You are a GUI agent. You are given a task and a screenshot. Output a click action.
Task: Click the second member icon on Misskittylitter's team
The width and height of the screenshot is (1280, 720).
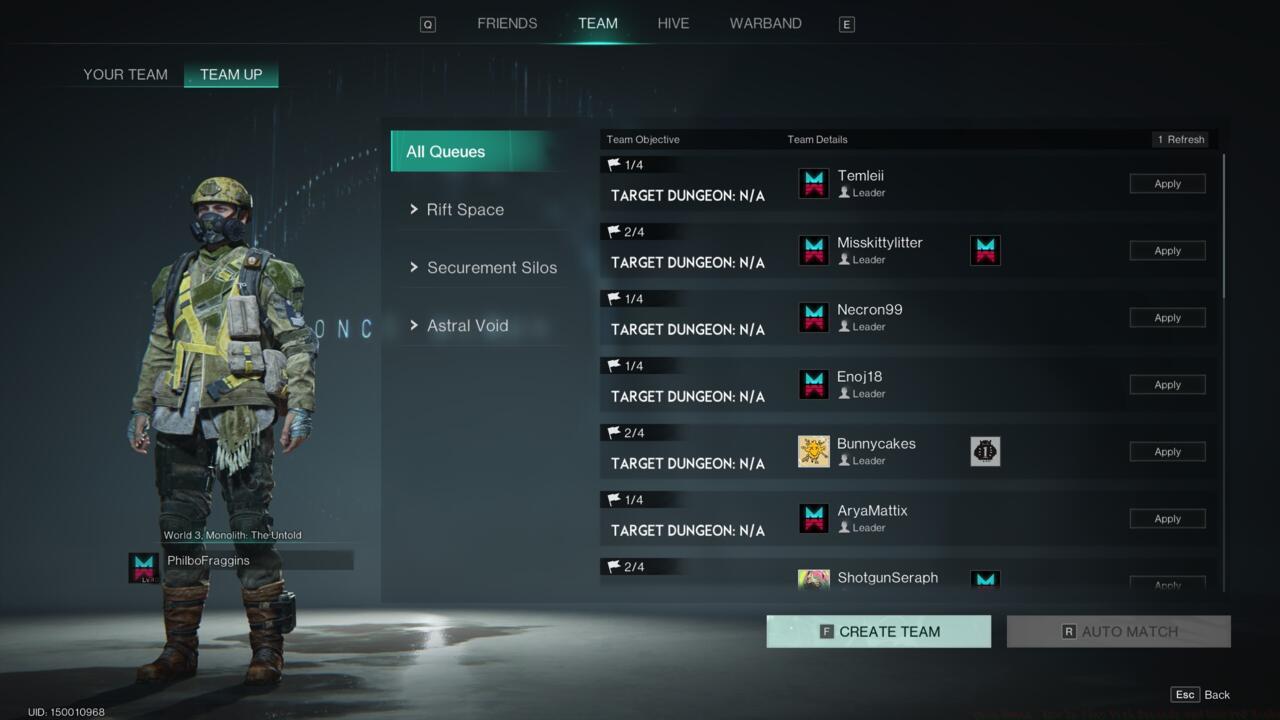tap(985, 250)
